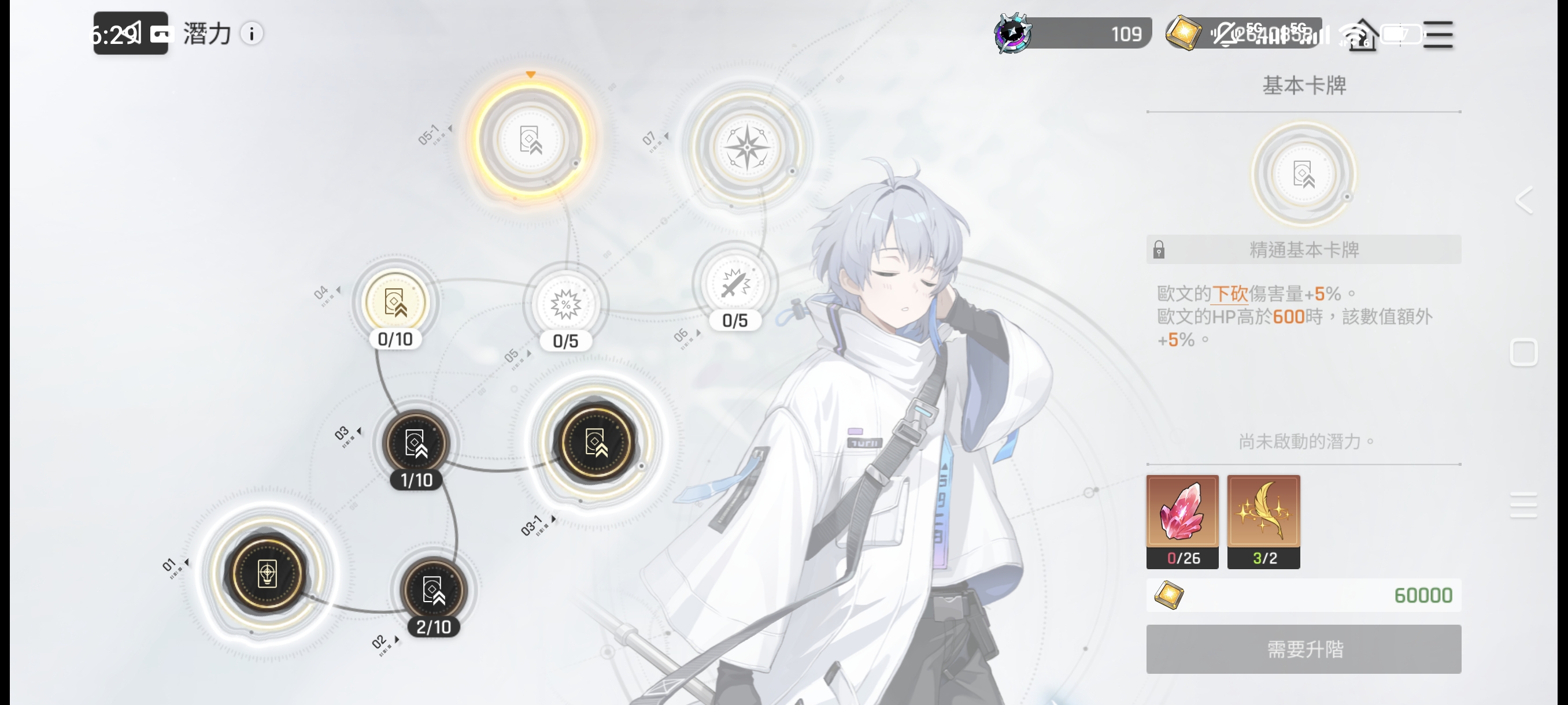Image resolution: width=1568 pixels, height=705 pixels.
Task: Select the 06 sword node showing 0/5
Action: click(735, 284)
